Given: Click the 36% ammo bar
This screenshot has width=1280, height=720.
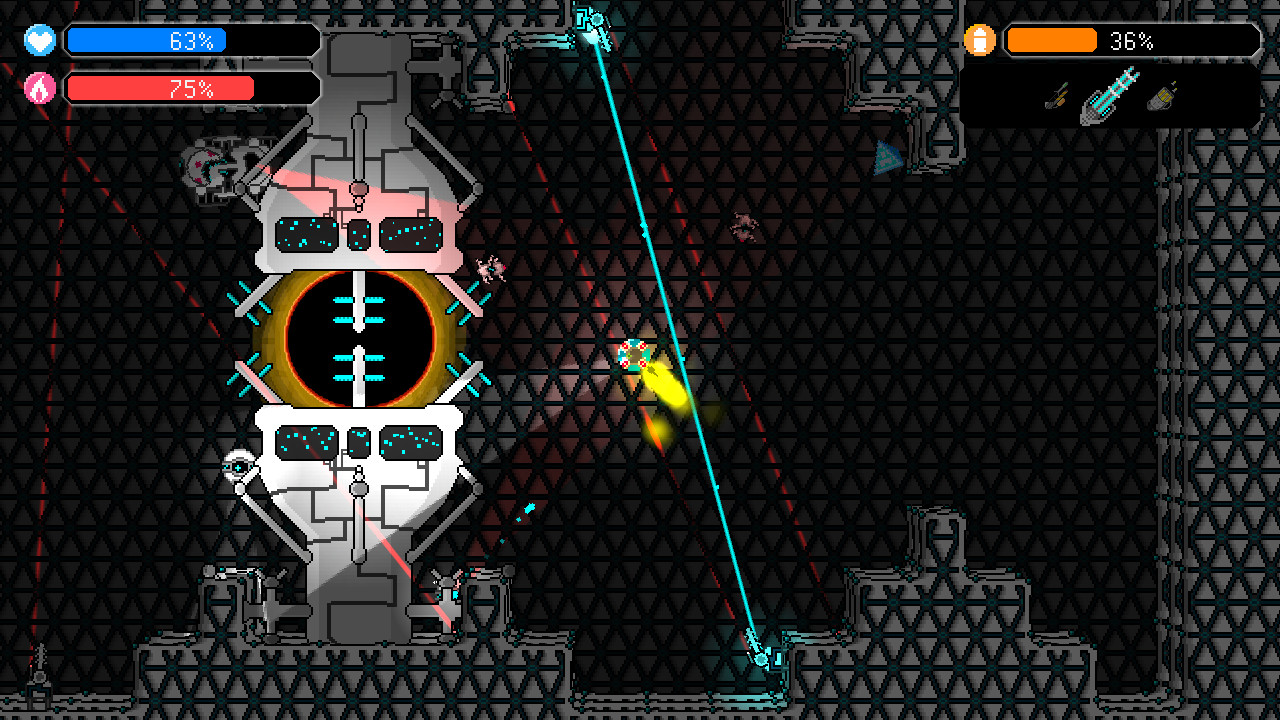Looking at the screenshot, I should pyautogui.click(x=1130, y=41).
